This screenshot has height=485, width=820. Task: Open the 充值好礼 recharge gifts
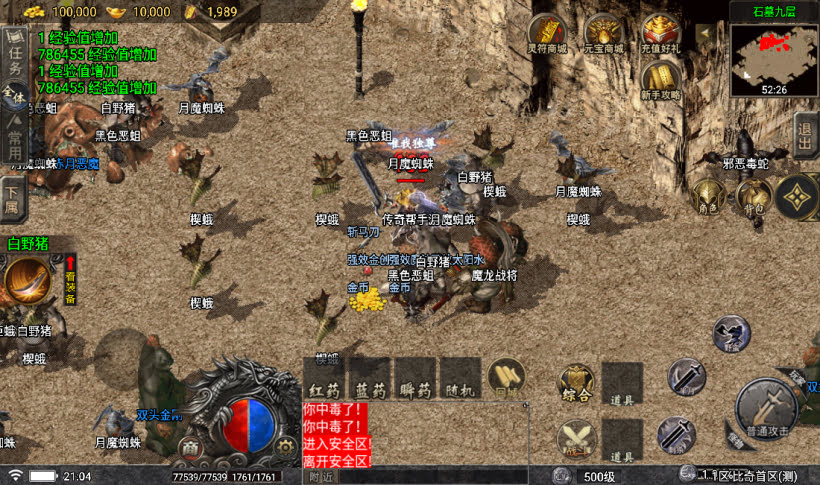(x=660, y=34)
